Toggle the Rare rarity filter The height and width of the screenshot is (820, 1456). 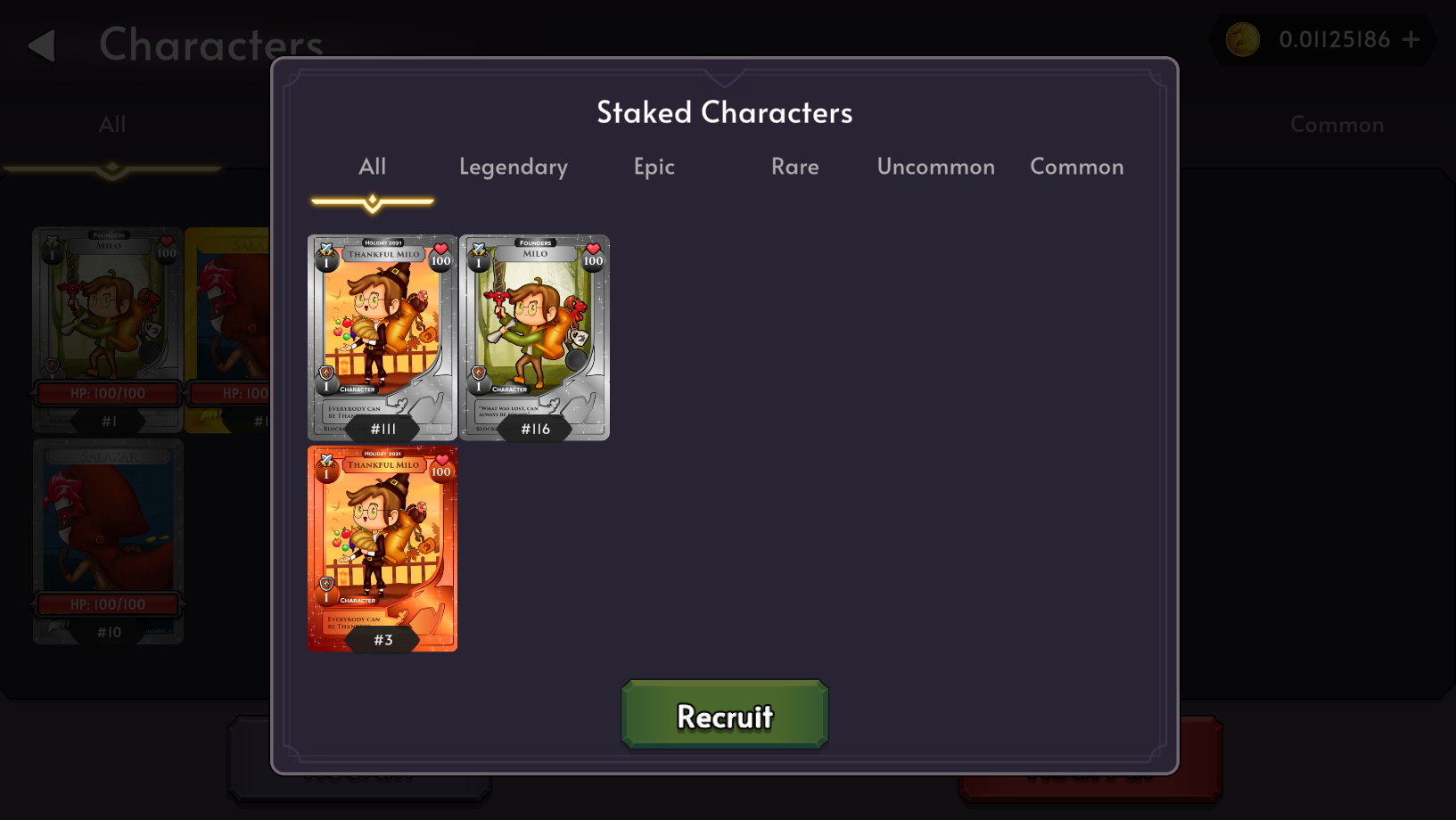[x=794, y=167]
